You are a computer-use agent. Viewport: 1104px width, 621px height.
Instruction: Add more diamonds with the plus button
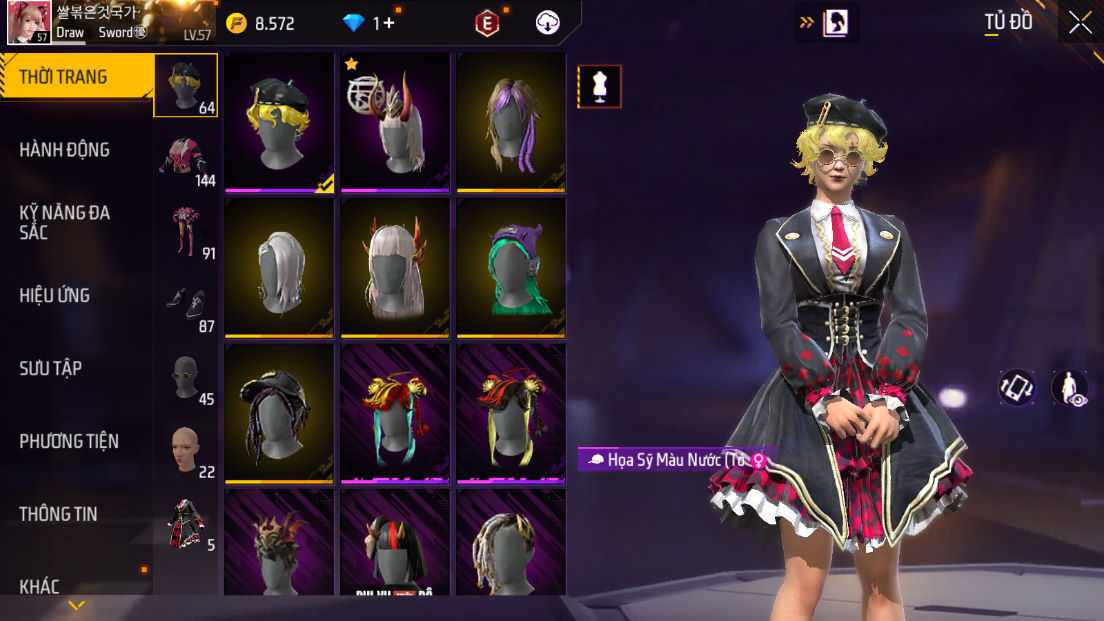(389, 23)
